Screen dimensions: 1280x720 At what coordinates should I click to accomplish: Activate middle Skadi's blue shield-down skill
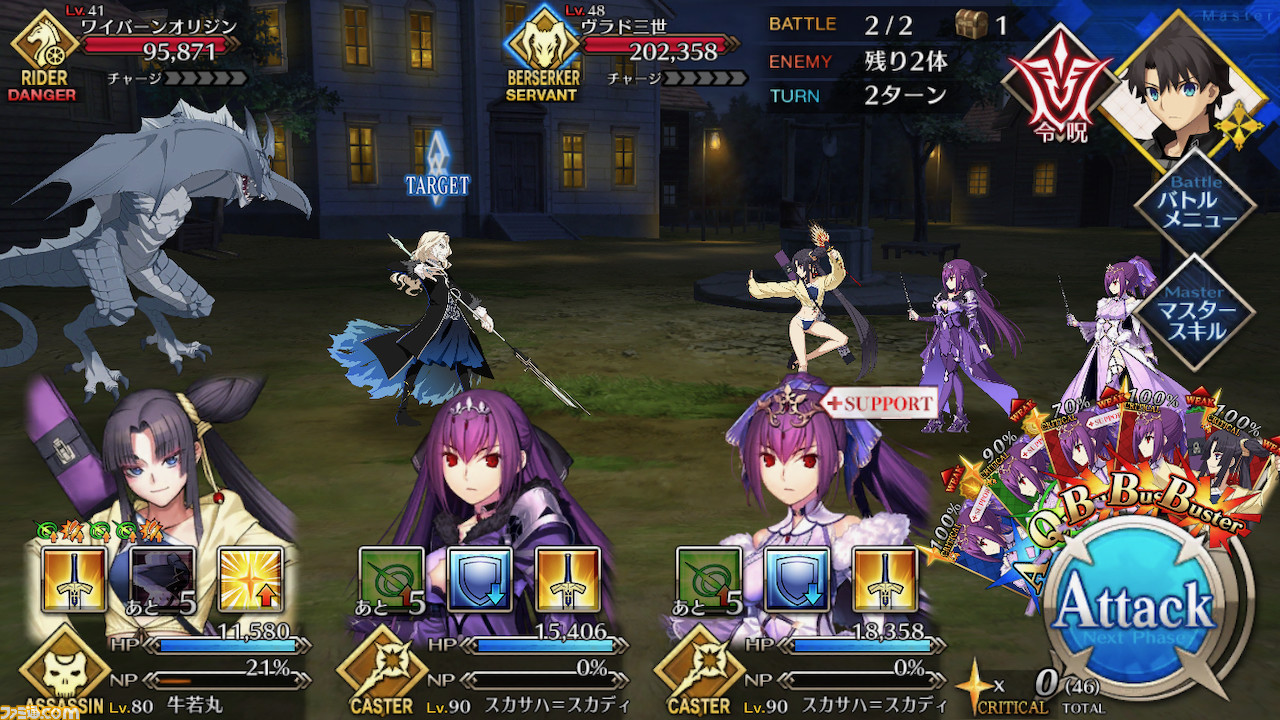(479, 579)
